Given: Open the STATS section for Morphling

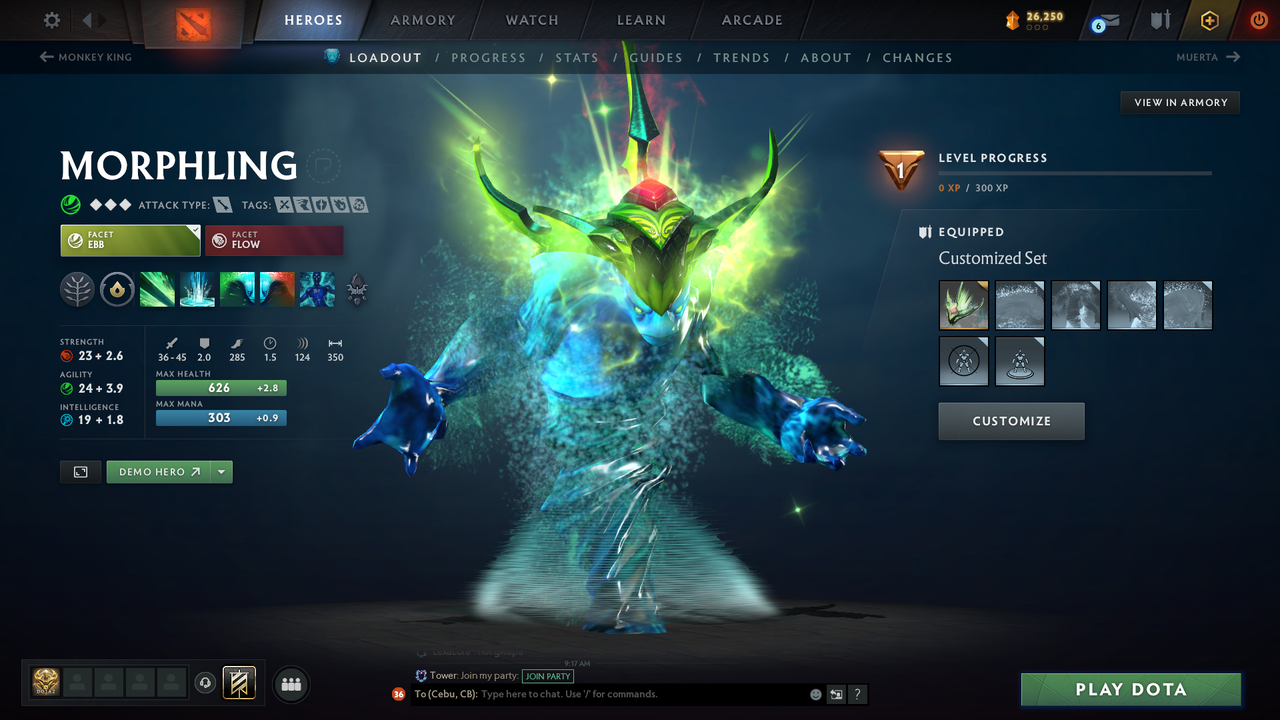Looking at the screenshot, I should pyautogui.click(x=577, y=57).
